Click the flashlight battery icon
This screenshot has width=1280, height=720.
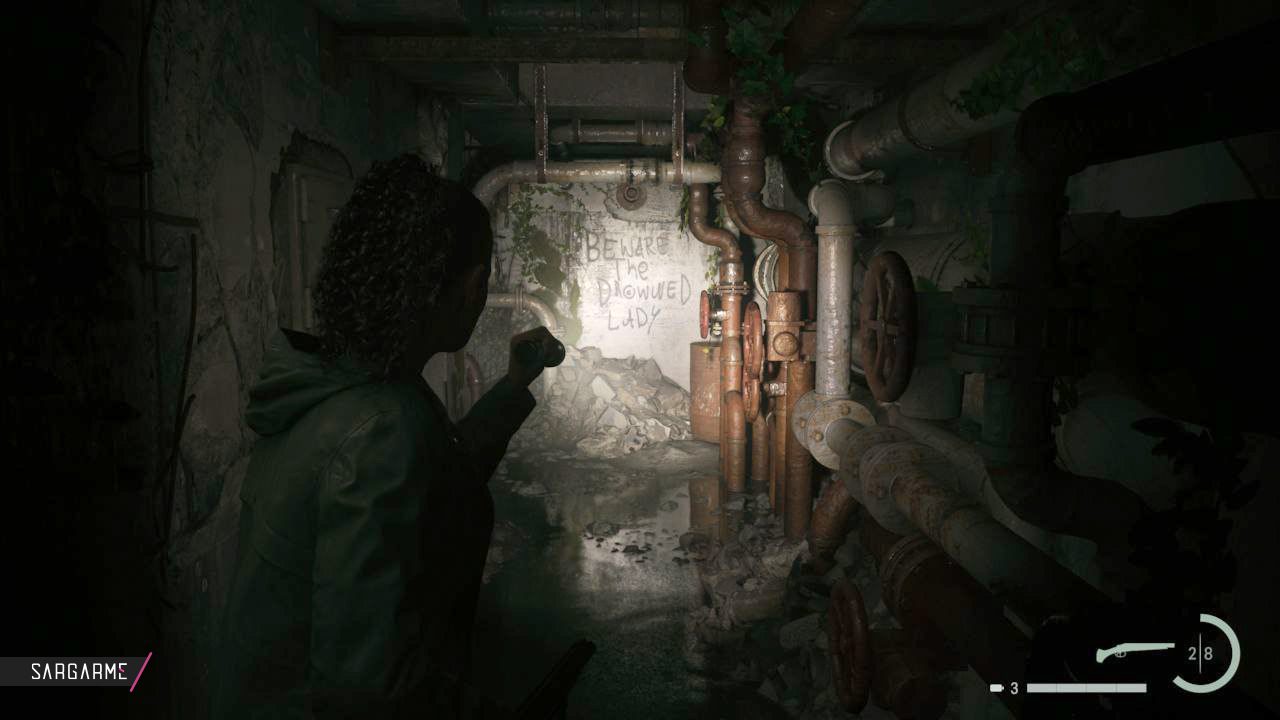(997, 688)
